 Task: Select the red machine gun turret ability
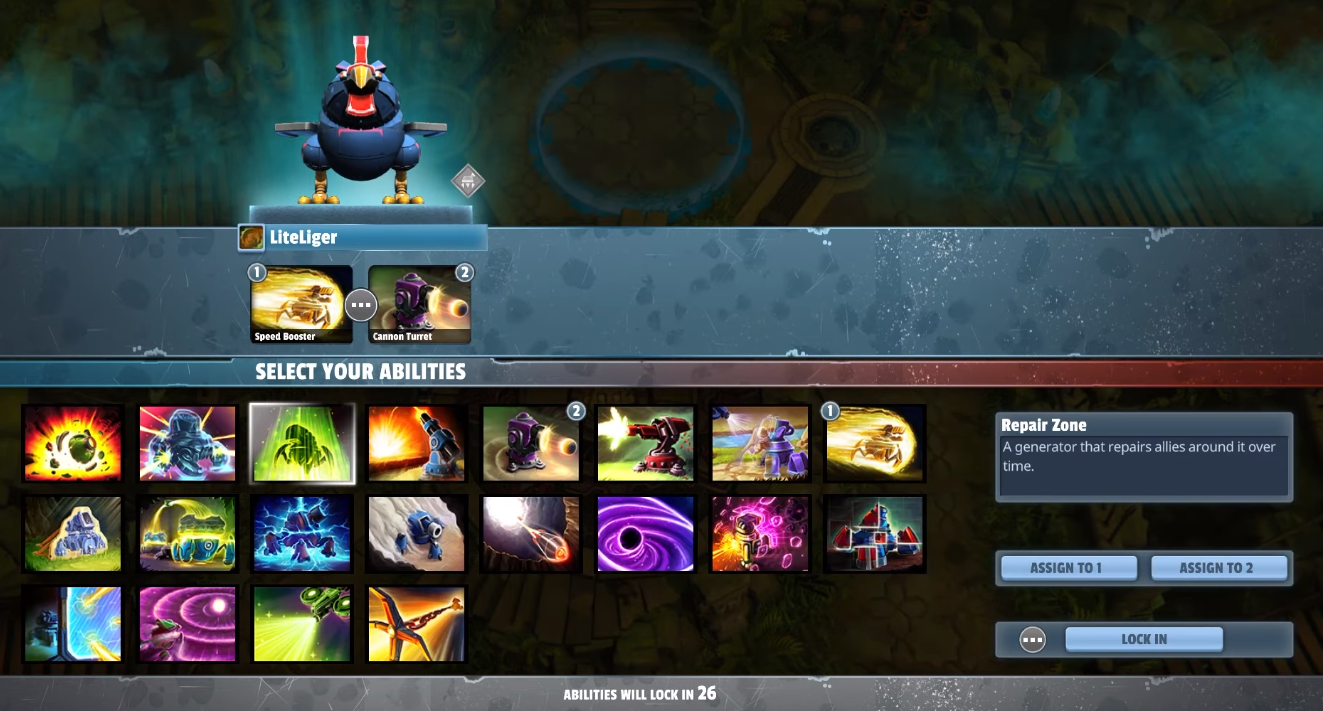coord(645,443)
